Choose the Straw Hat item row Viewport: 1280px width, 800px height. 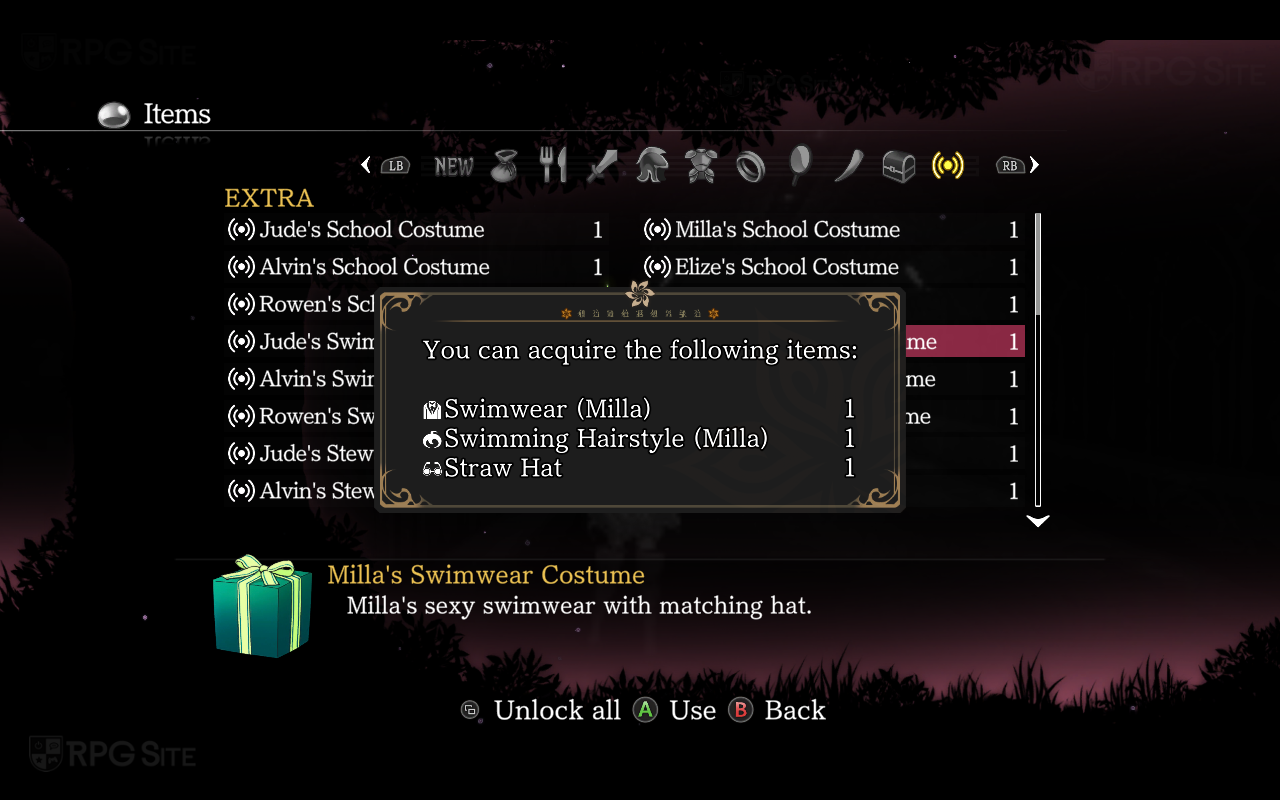click(x=503, y=468)
